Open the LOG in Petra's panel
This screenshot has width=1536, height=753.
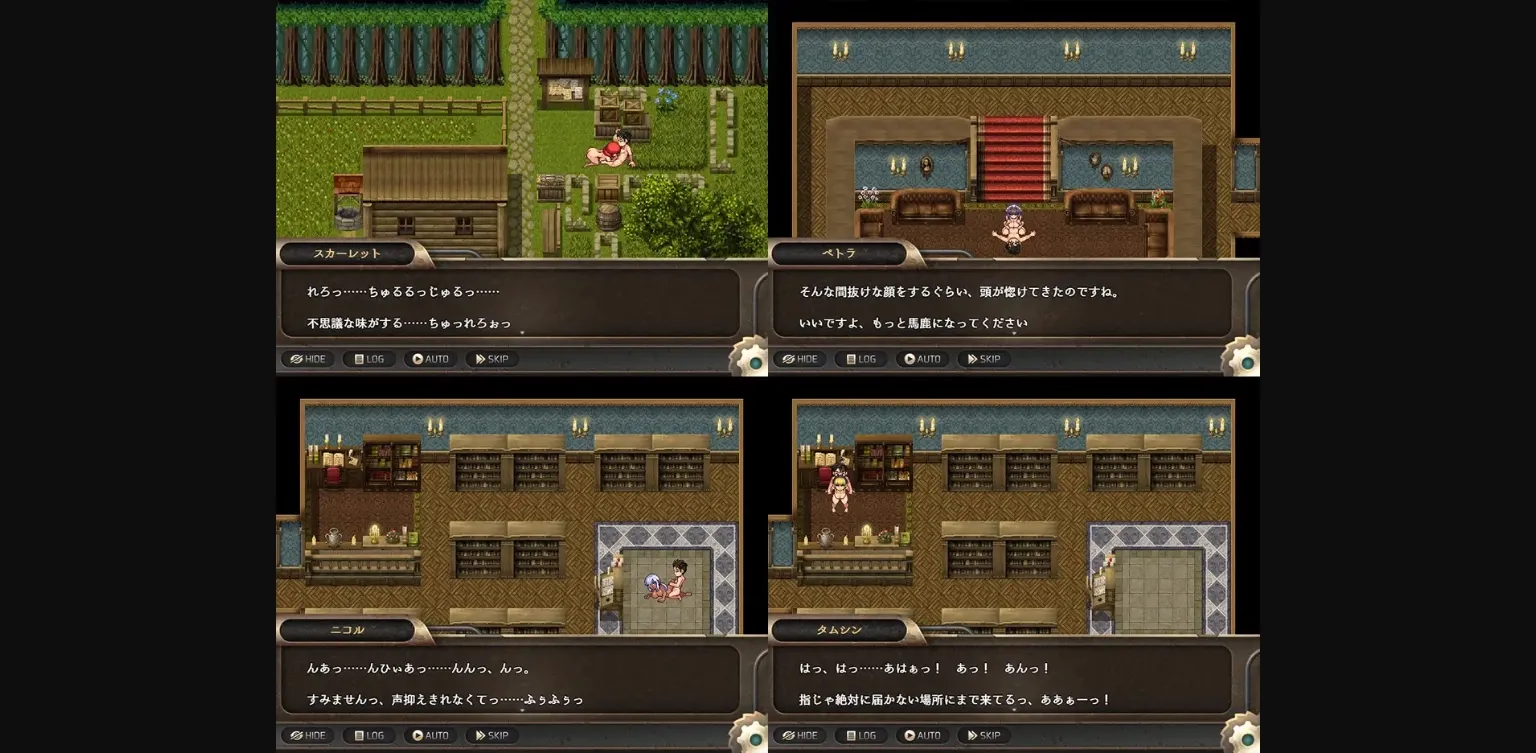[860, 359]
